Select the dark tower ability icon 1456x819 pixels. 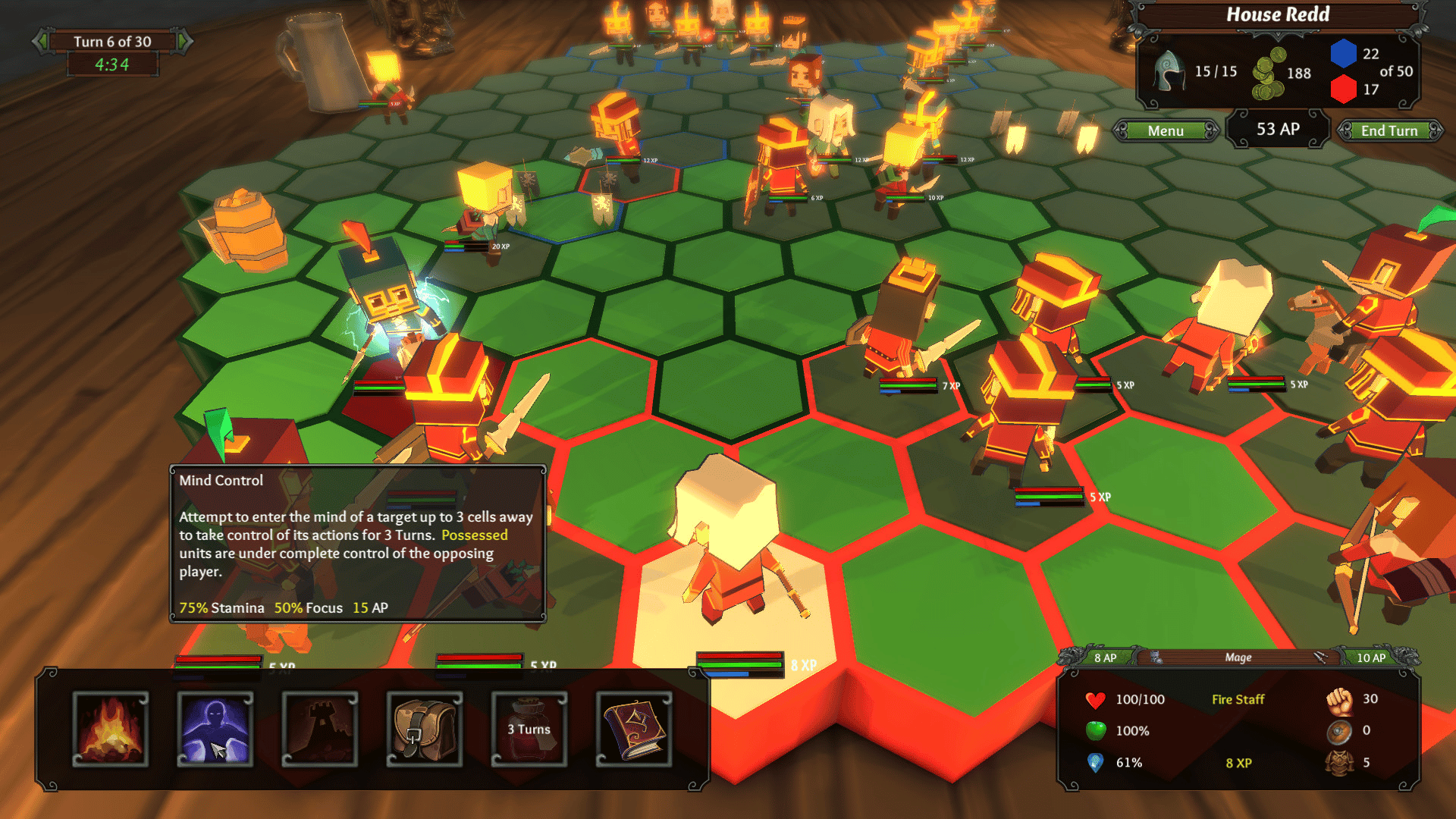click(x=319, y=730)
